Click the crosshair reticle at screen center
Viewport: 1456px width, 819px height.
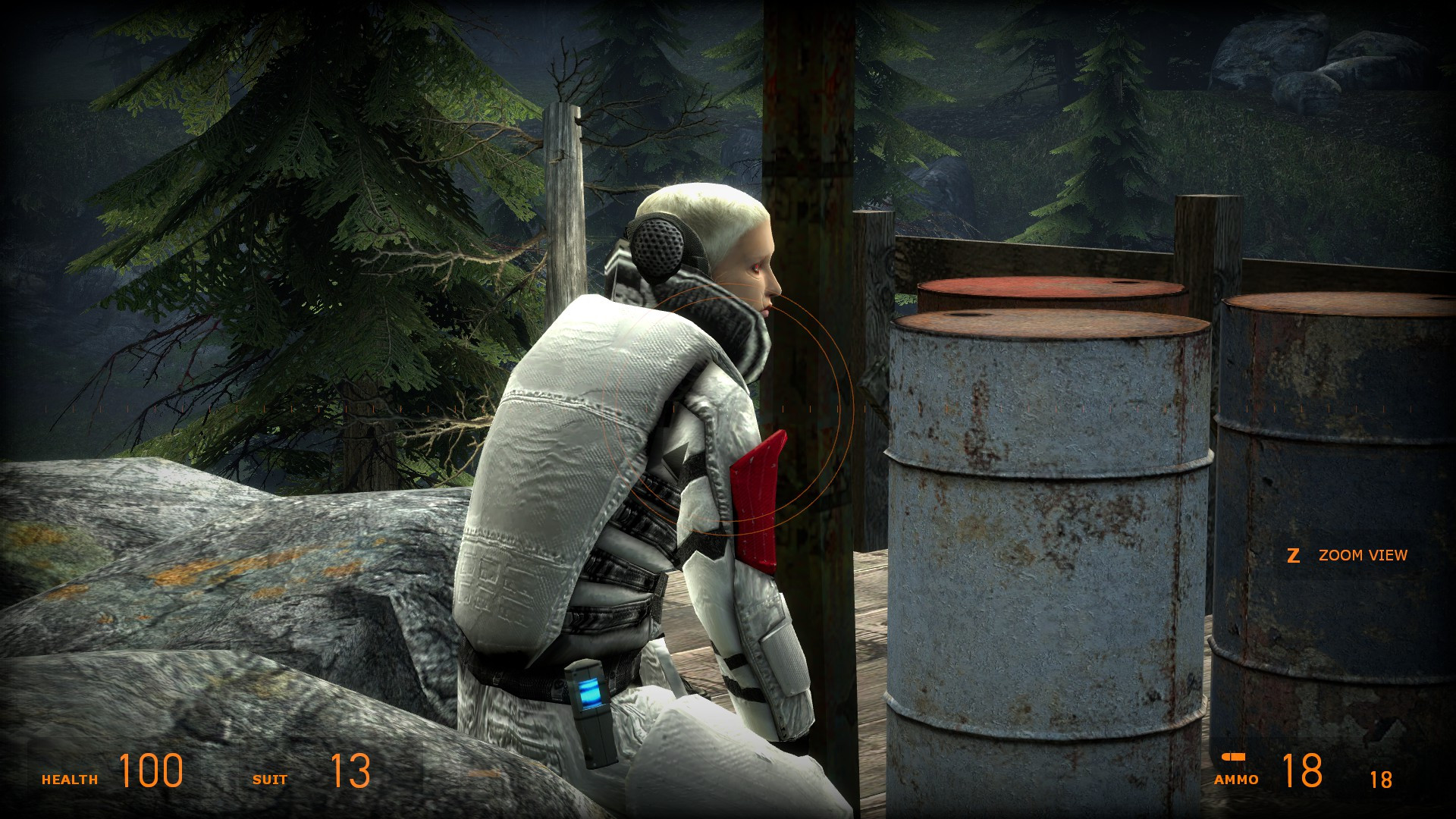728,409
